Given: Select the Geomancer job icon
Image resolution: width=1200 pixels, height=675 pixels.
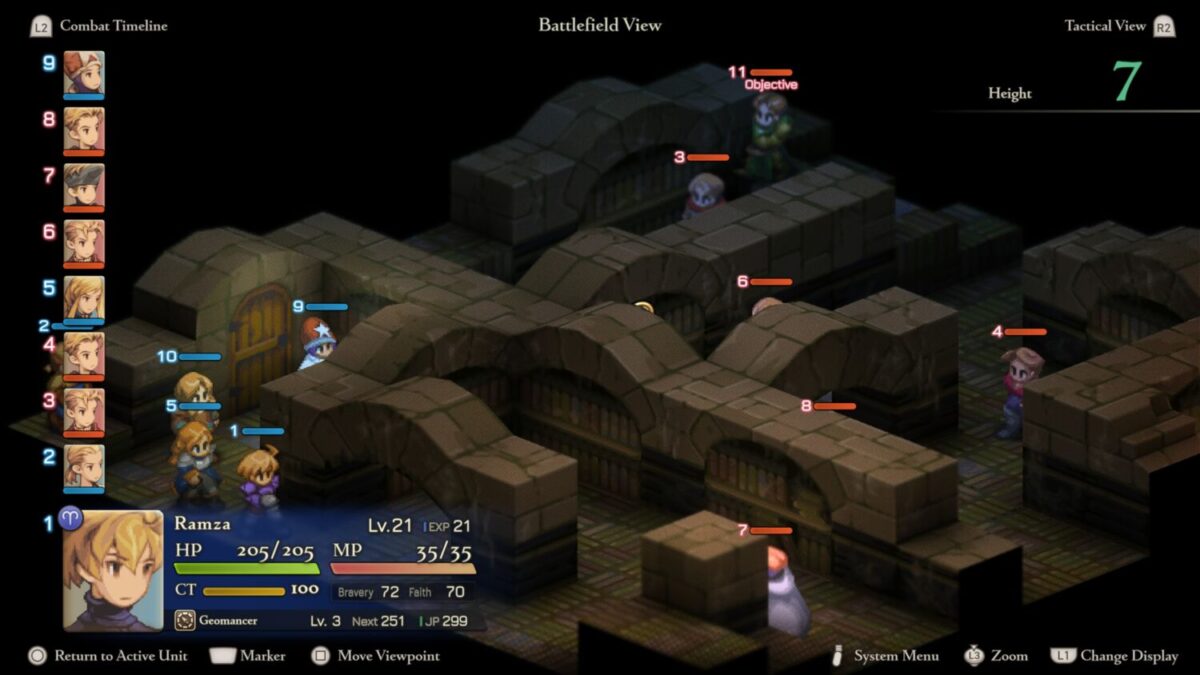Looking at the screenshot, I should tap(184, 621).
